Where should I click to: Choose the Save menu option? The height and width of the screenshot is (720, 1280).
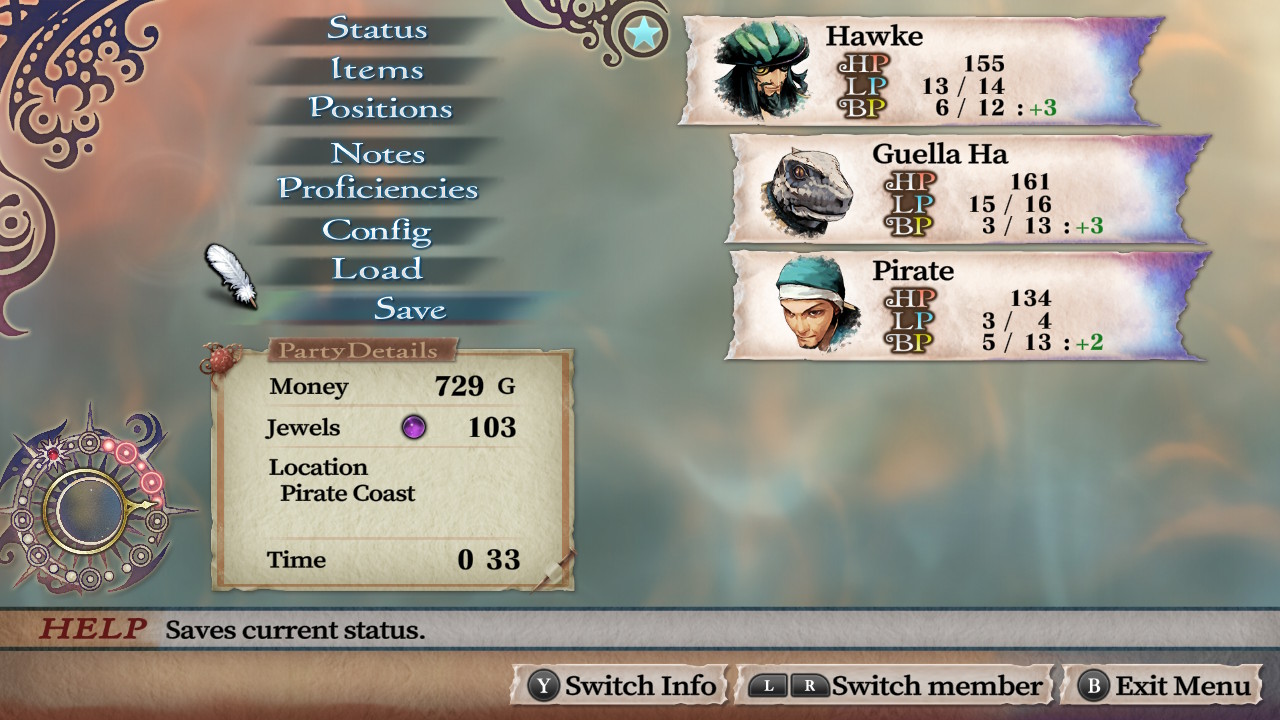tap(410, 309)
